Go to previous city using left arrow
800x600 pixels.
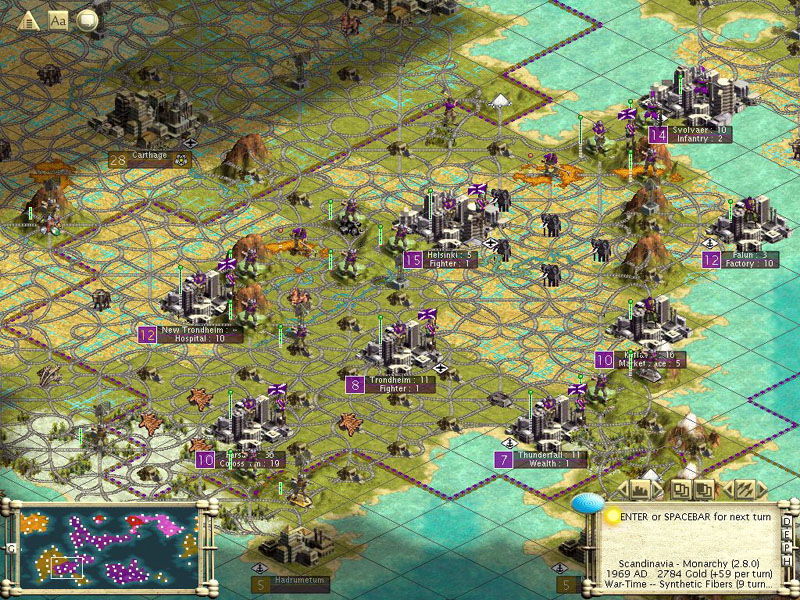pyautogui.click(x=624, y=489)
